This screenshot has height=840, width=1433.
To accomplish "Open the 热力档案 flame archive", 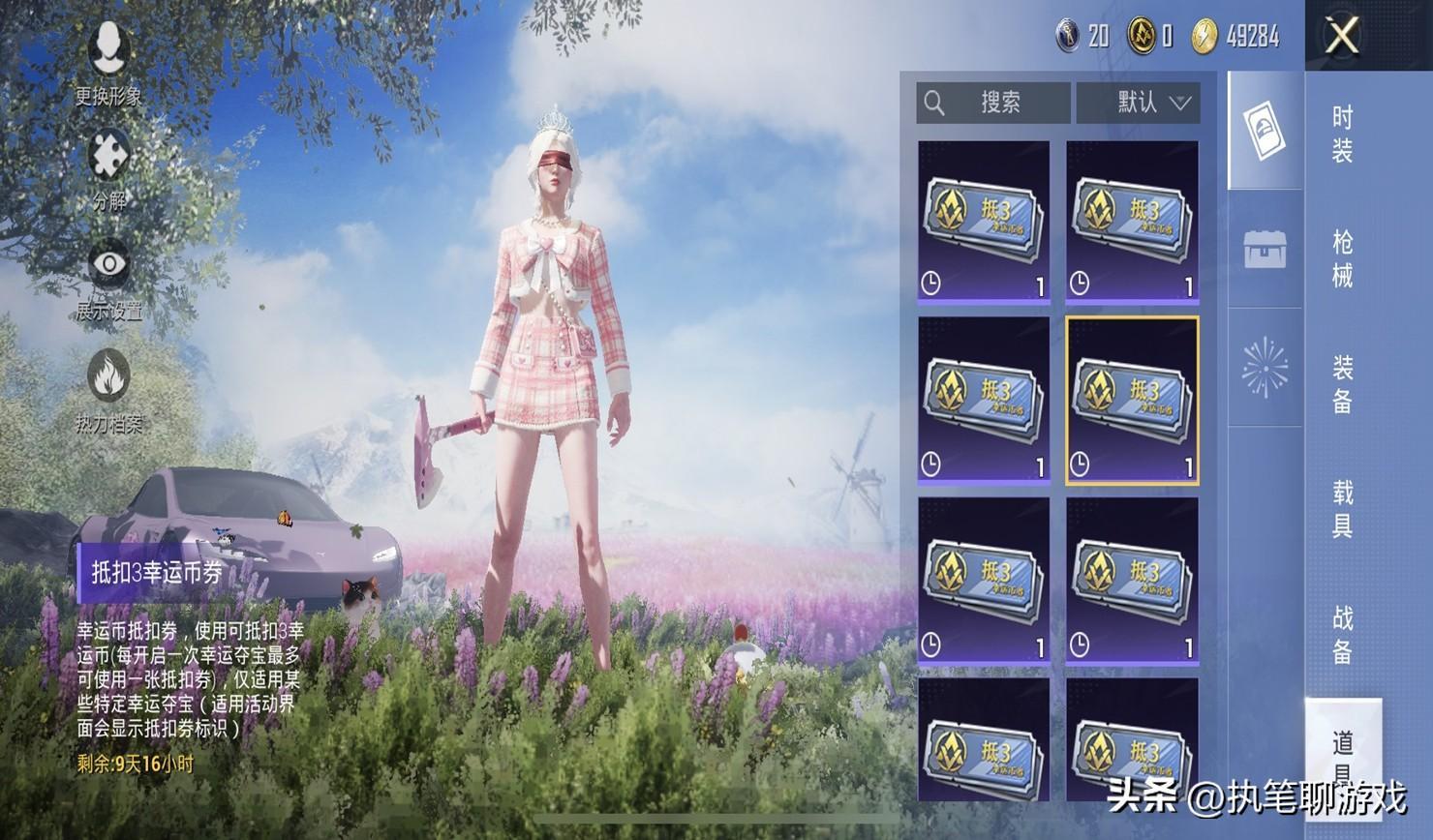I will (x=108, y=389).
